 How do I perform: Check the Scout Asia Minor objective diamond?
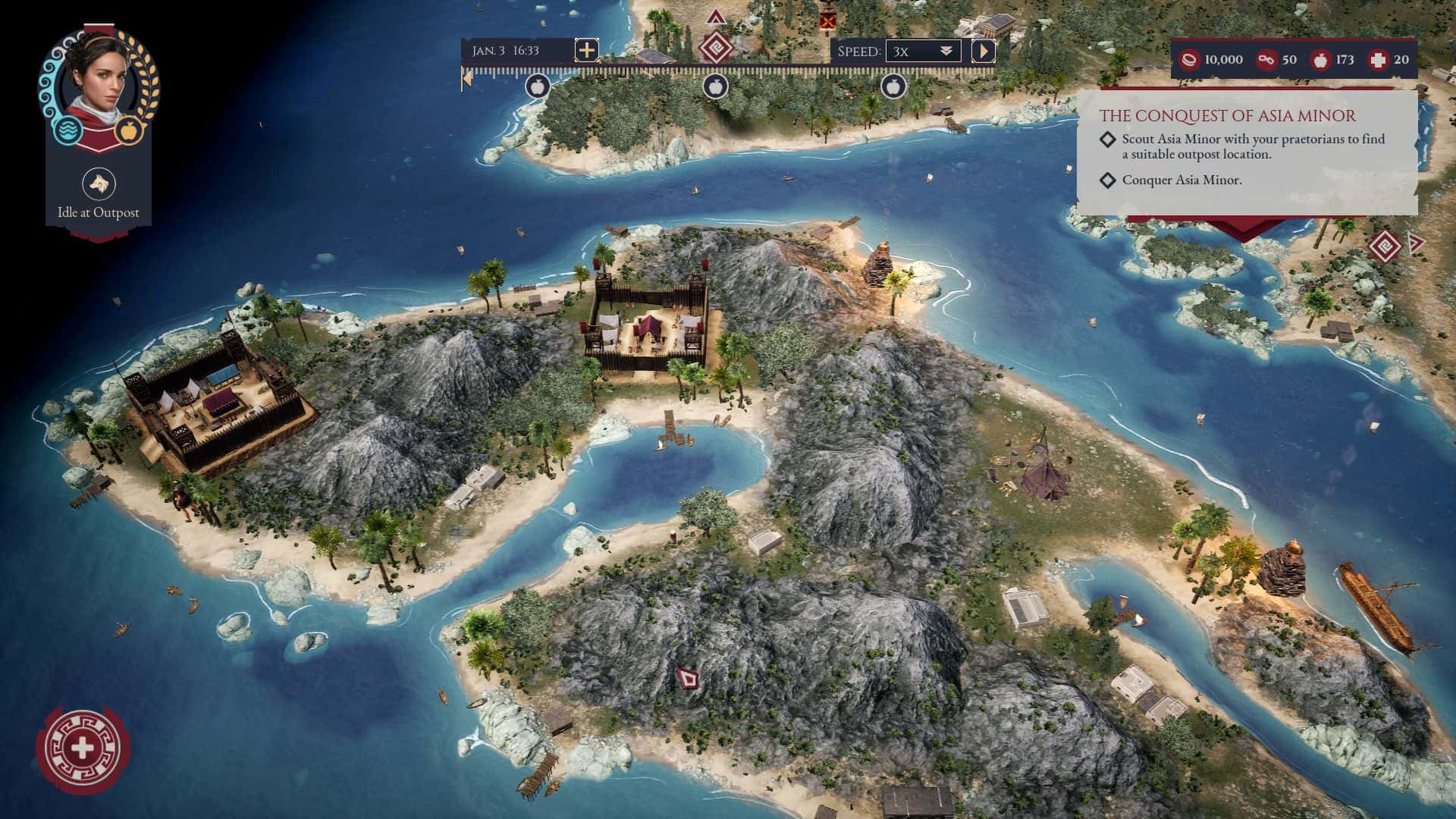coord(1109,140)
